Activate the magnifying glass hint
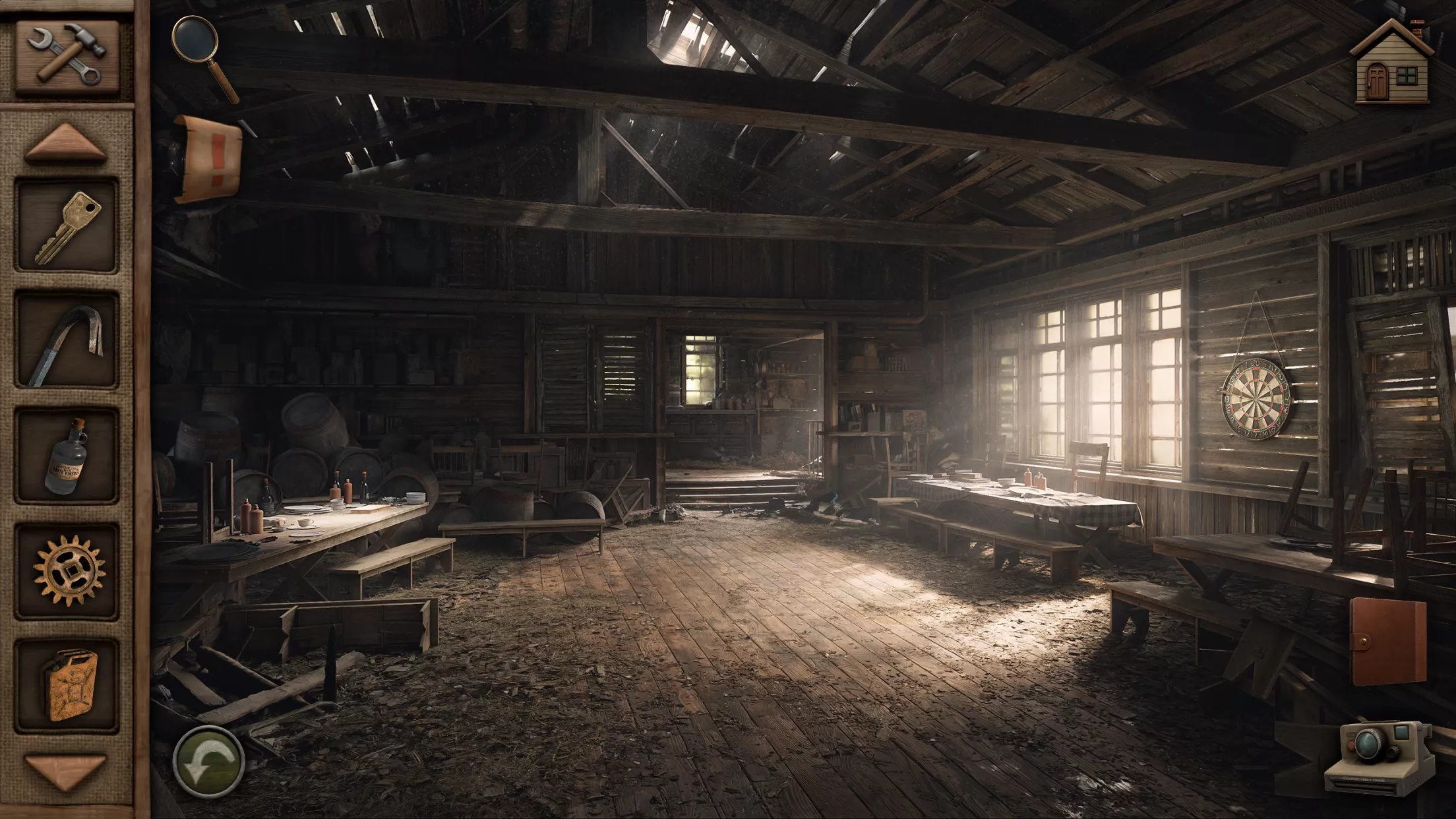 point(205,57)
